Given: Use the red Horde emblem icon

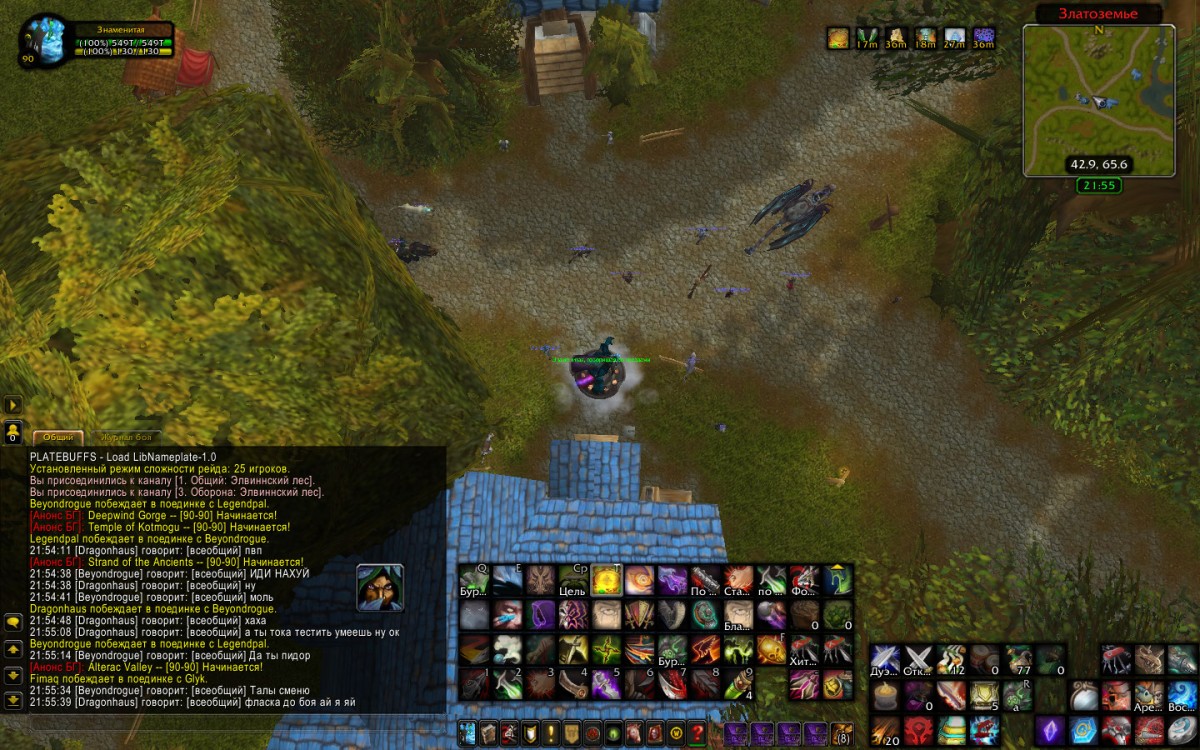Looking at the screenshot, I should click(x=918, y=730).
